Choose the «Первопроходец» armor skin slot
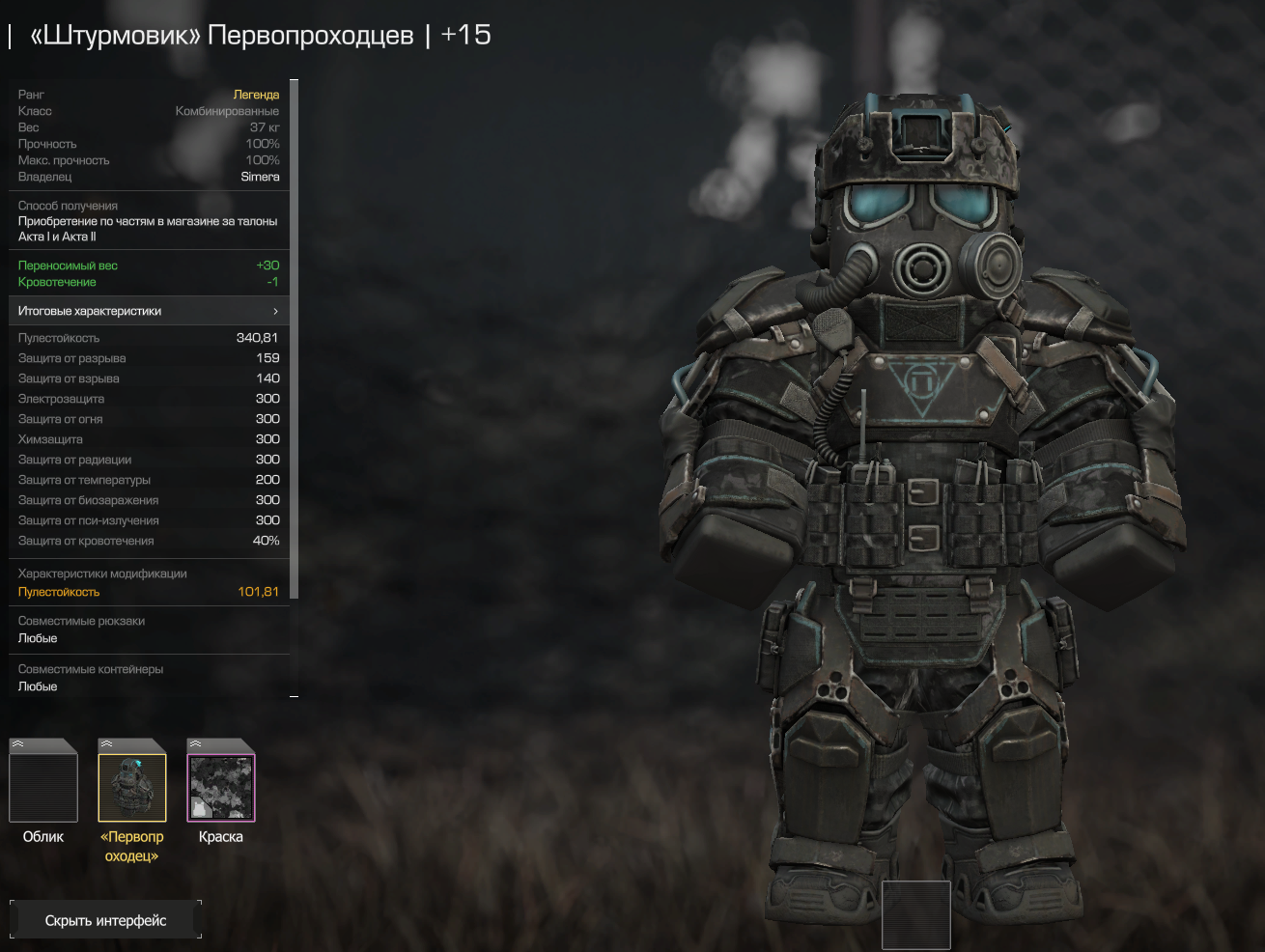The width and height of the screenshot is (1265, 952). (132, 787)
